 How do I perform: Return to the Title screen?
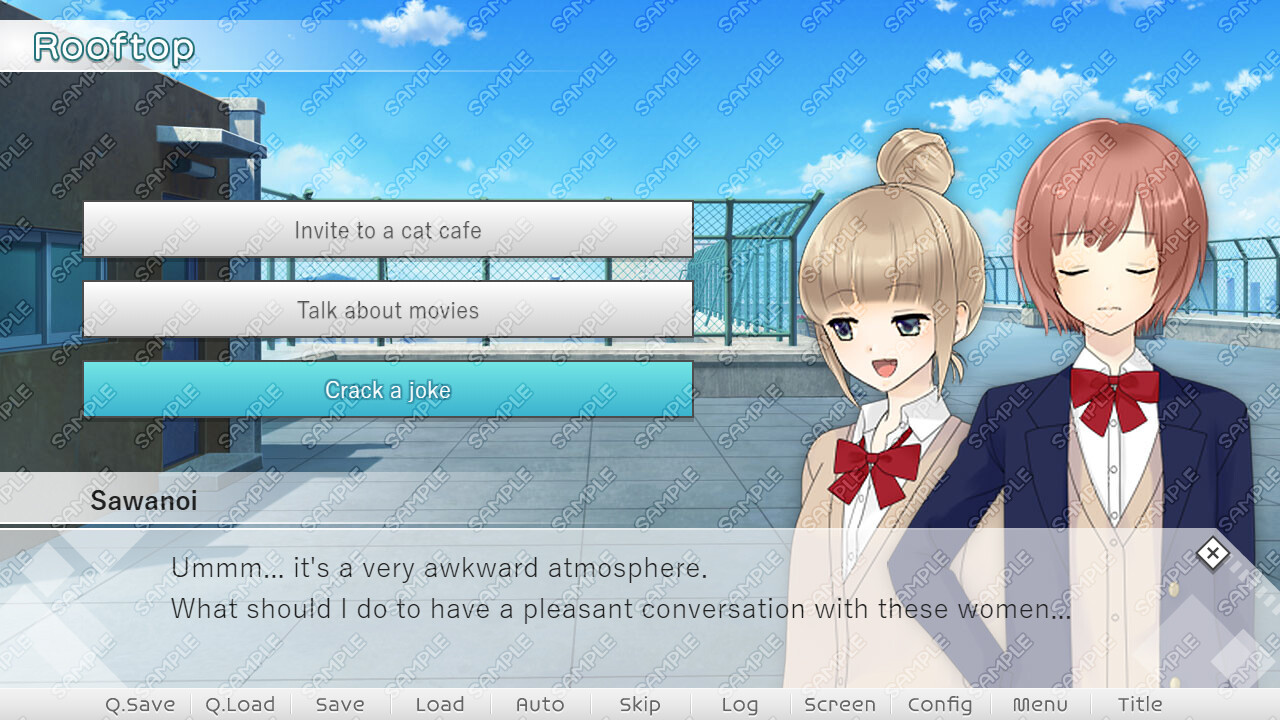pos(1139,704)
